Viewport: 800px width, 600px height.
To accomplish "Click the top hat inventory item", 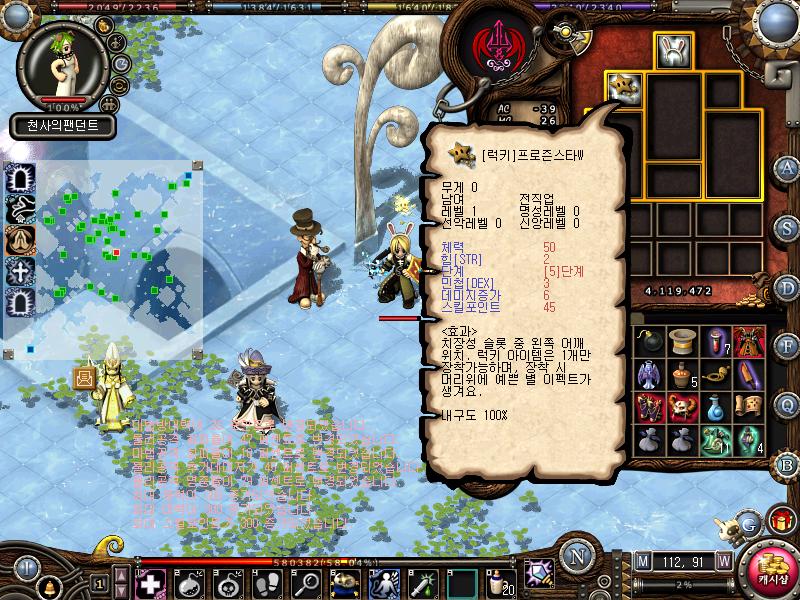I will point(683,343).
